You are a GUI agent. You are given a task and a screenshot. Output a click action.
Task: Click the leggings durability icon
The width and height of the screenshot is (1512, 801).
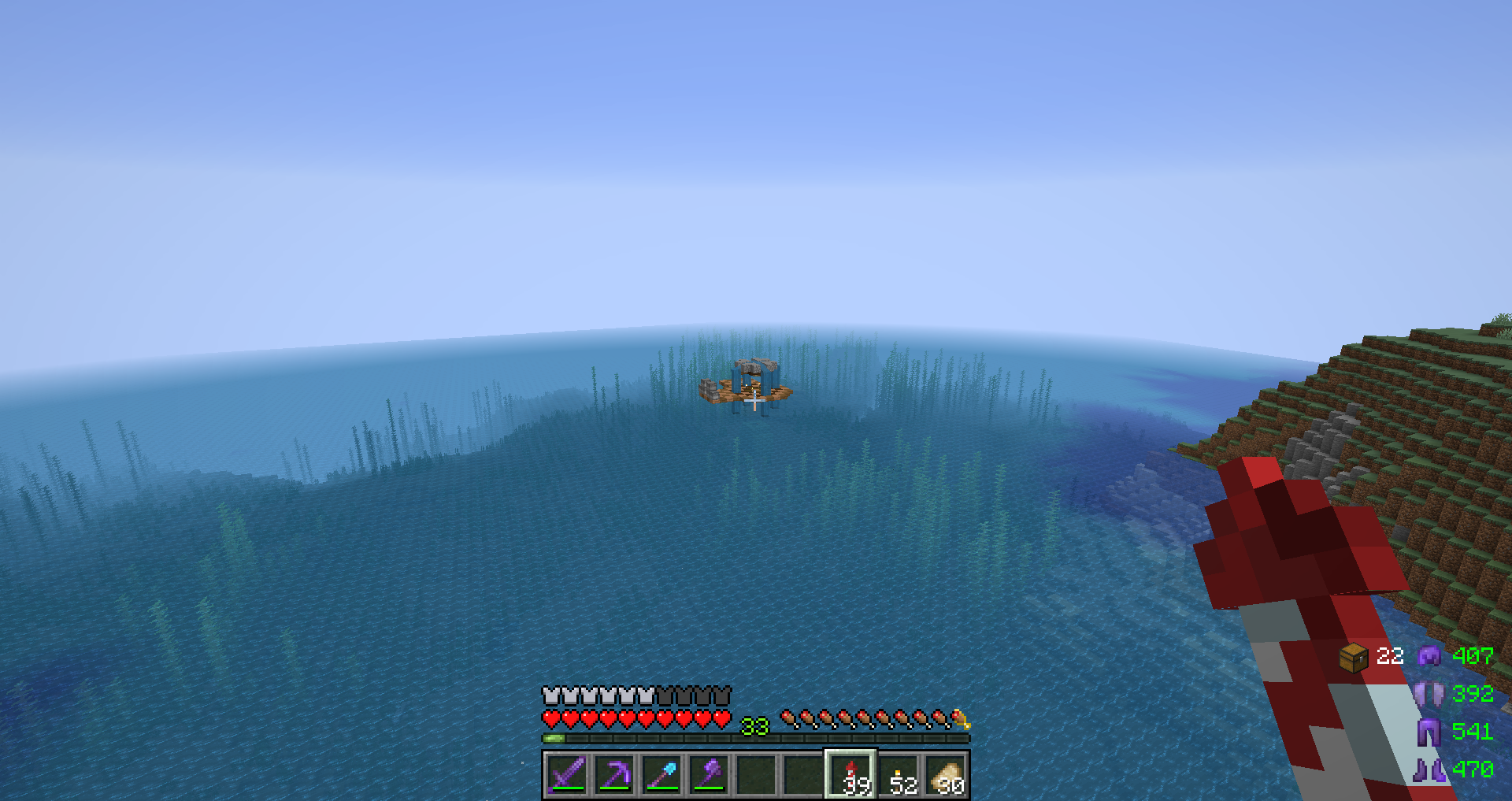click(x=1429, y=732)
